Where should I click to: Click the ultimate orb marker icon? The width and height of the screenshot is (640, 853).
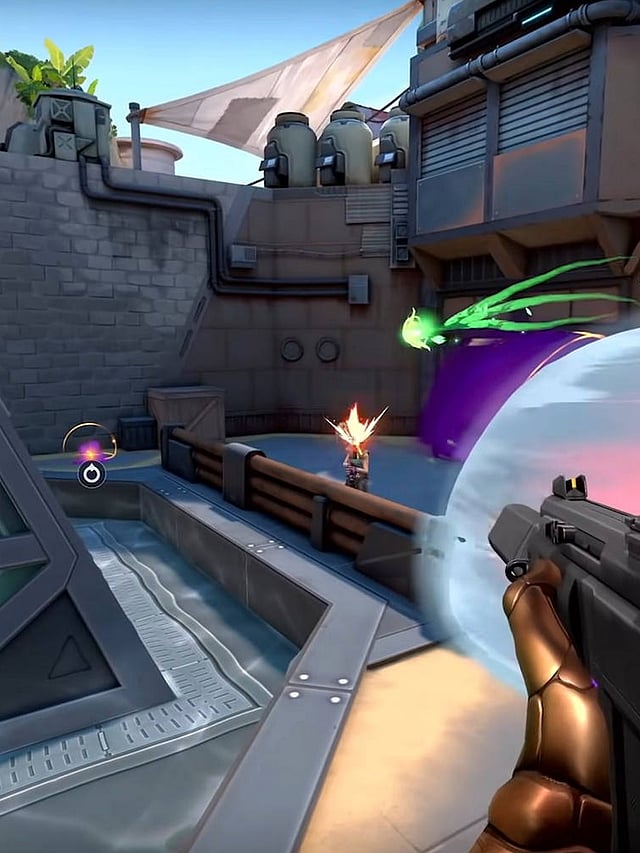click(x=91, y=473)
